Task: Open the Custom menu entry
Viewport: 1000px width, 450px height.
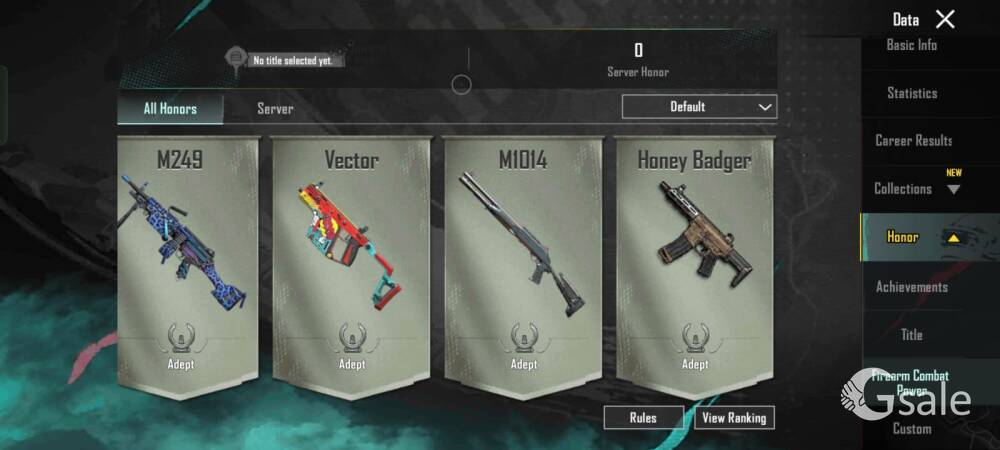Action: pyautogui.click(x=912, y=429)
